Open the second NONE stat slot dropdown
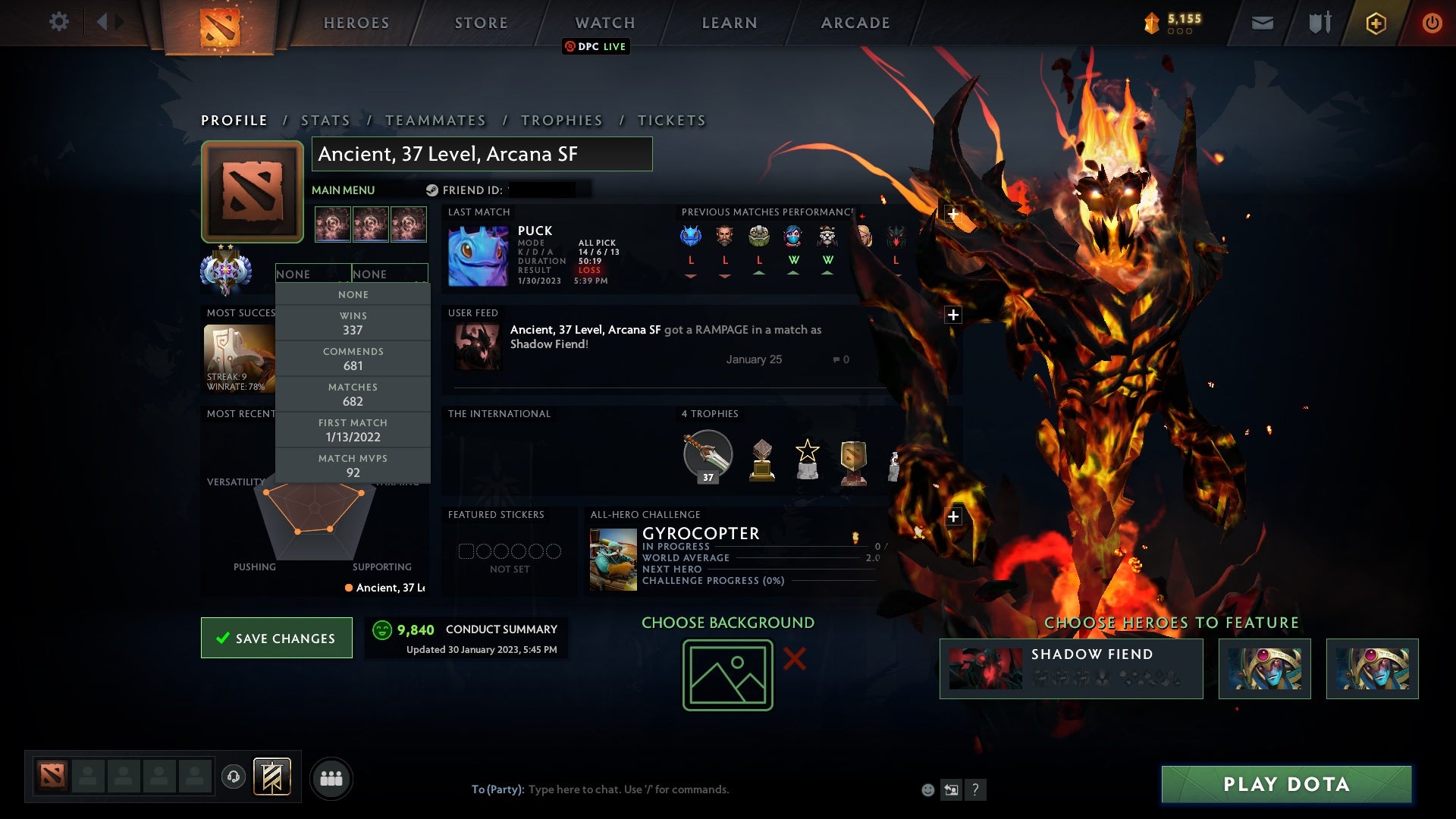Viewport: 1456px width, 819px height. click(391, 274)
